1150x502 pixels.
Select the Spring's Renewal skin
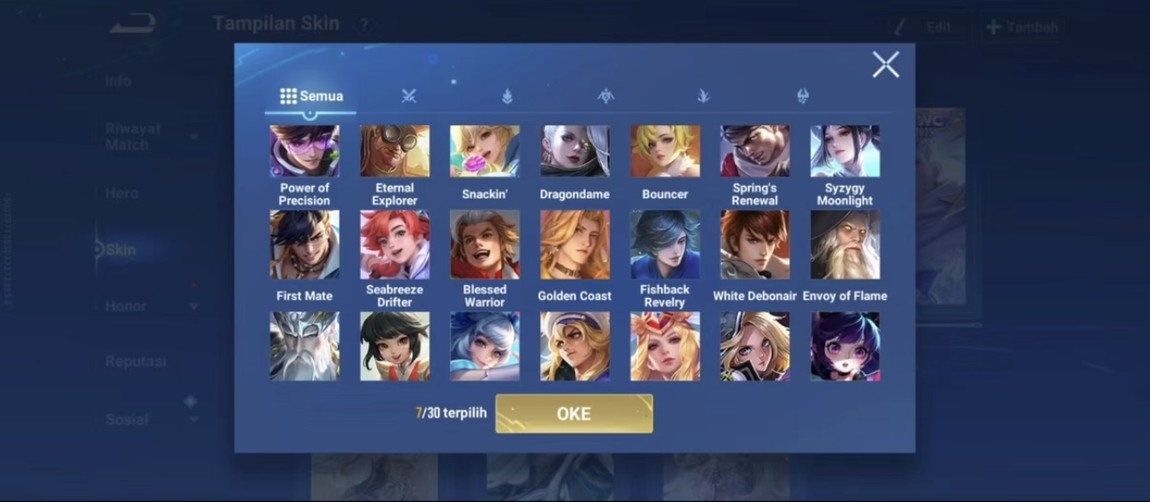[x=754, y=152]
